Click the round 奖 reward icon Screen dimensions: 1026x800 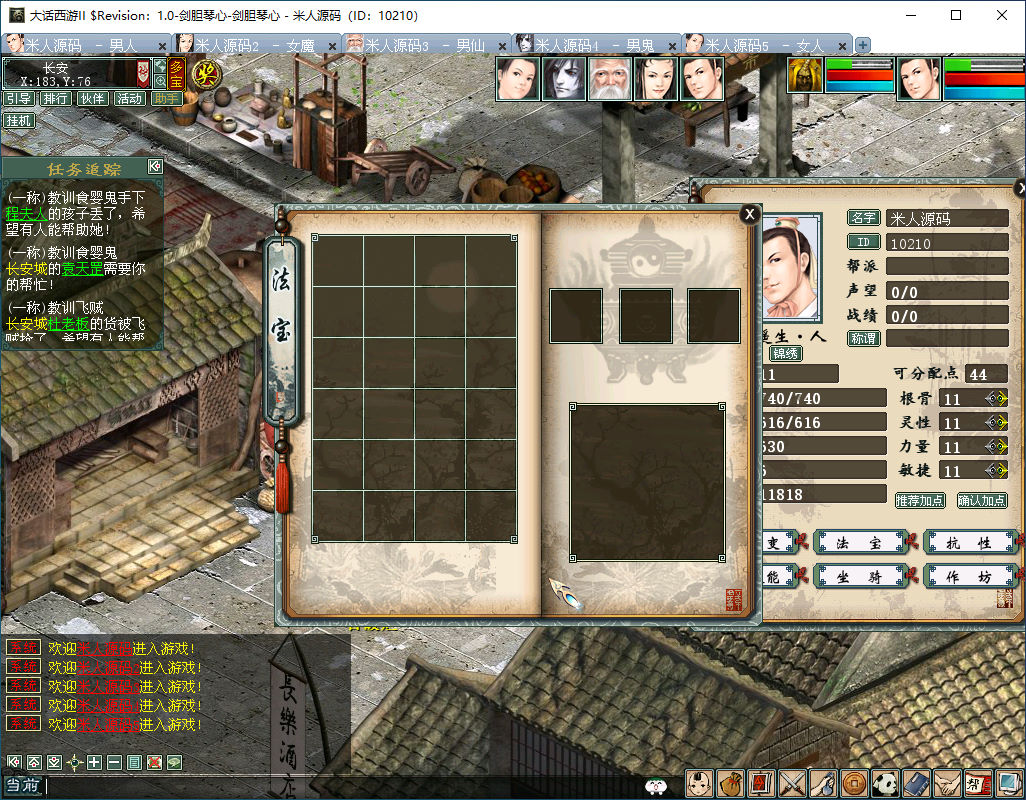pyautogui.click(x=206, y=73)
